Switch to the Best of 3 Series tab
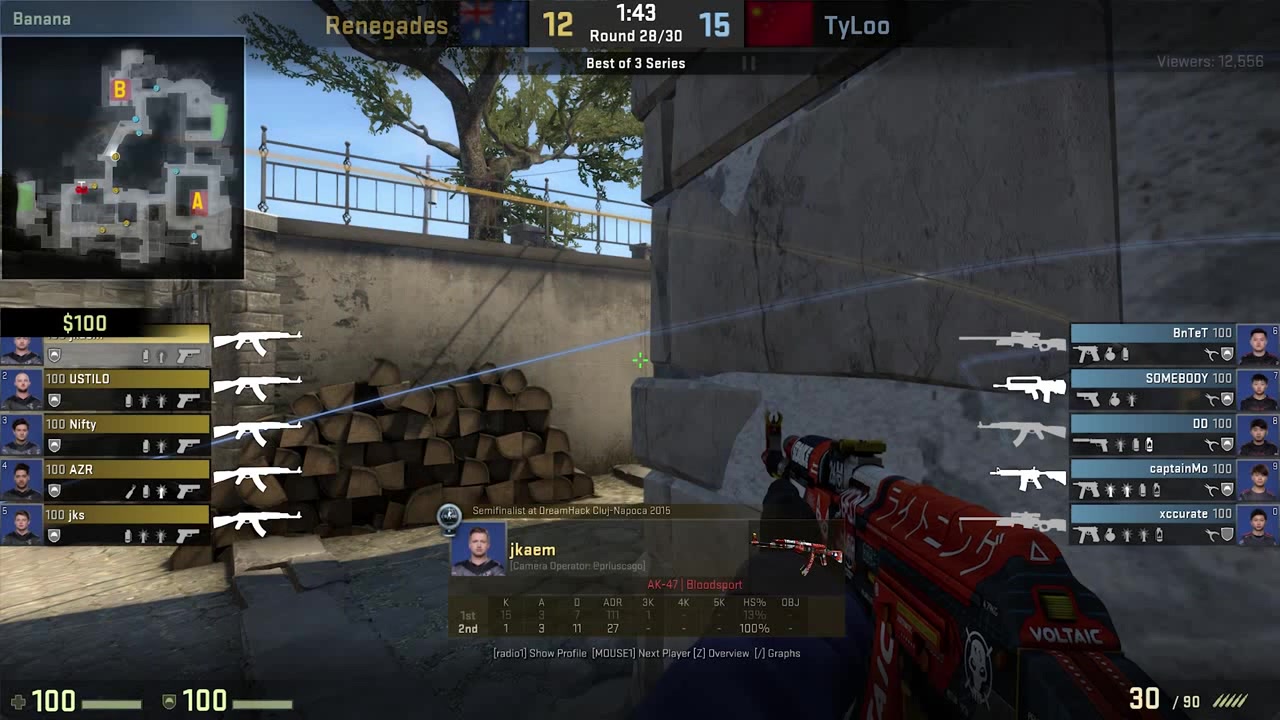The height and width of the screenshot is (720, 1280). (x=637, y=63)
